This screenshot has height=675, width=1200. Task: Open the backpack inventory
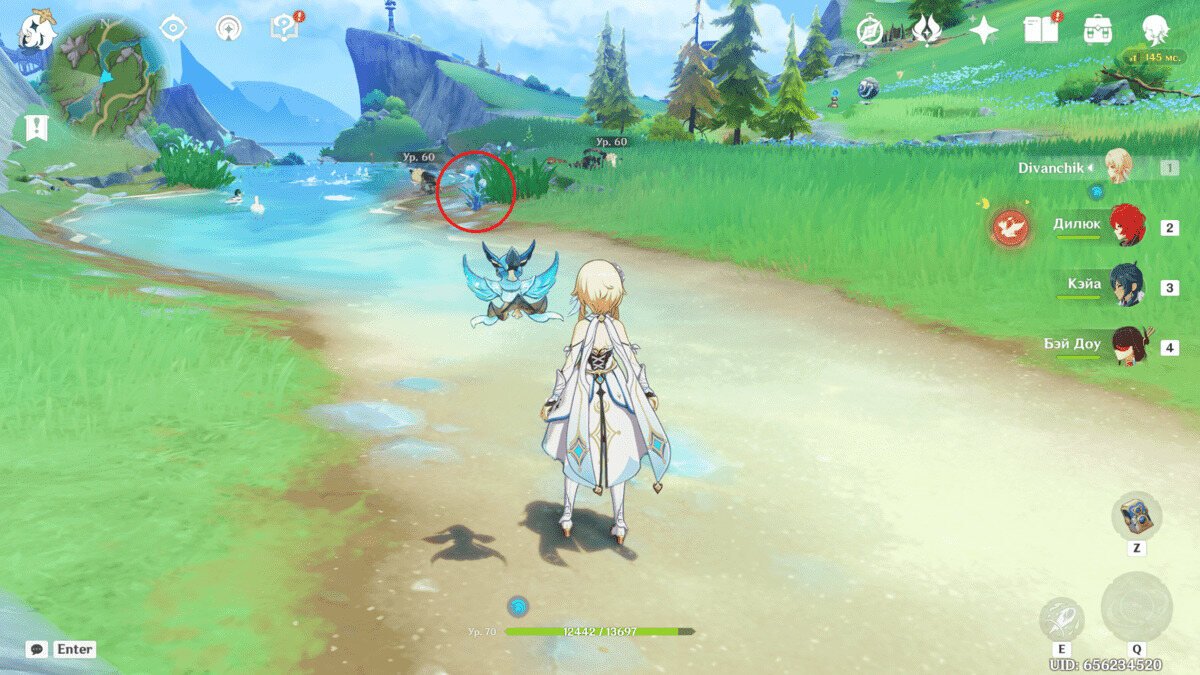click(1098, 30)
